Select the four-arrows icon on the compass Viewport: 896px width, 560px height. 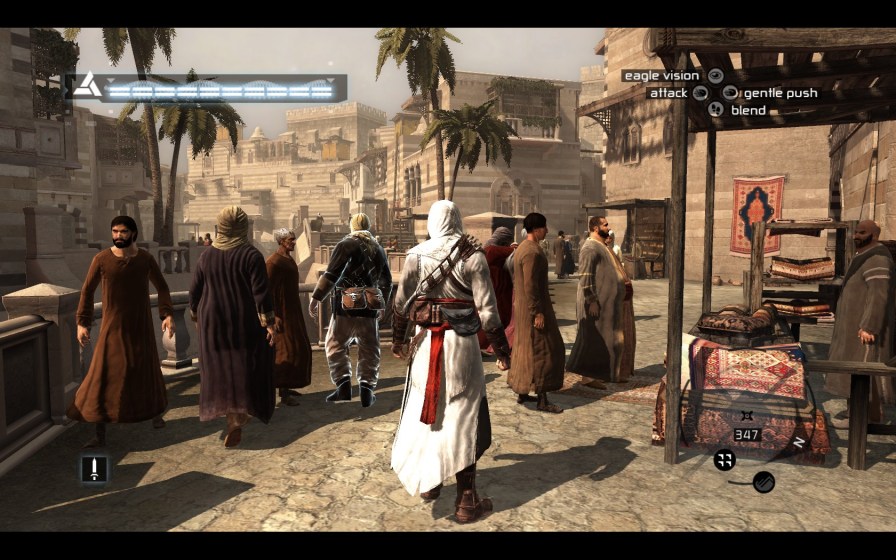coord(725,460)
